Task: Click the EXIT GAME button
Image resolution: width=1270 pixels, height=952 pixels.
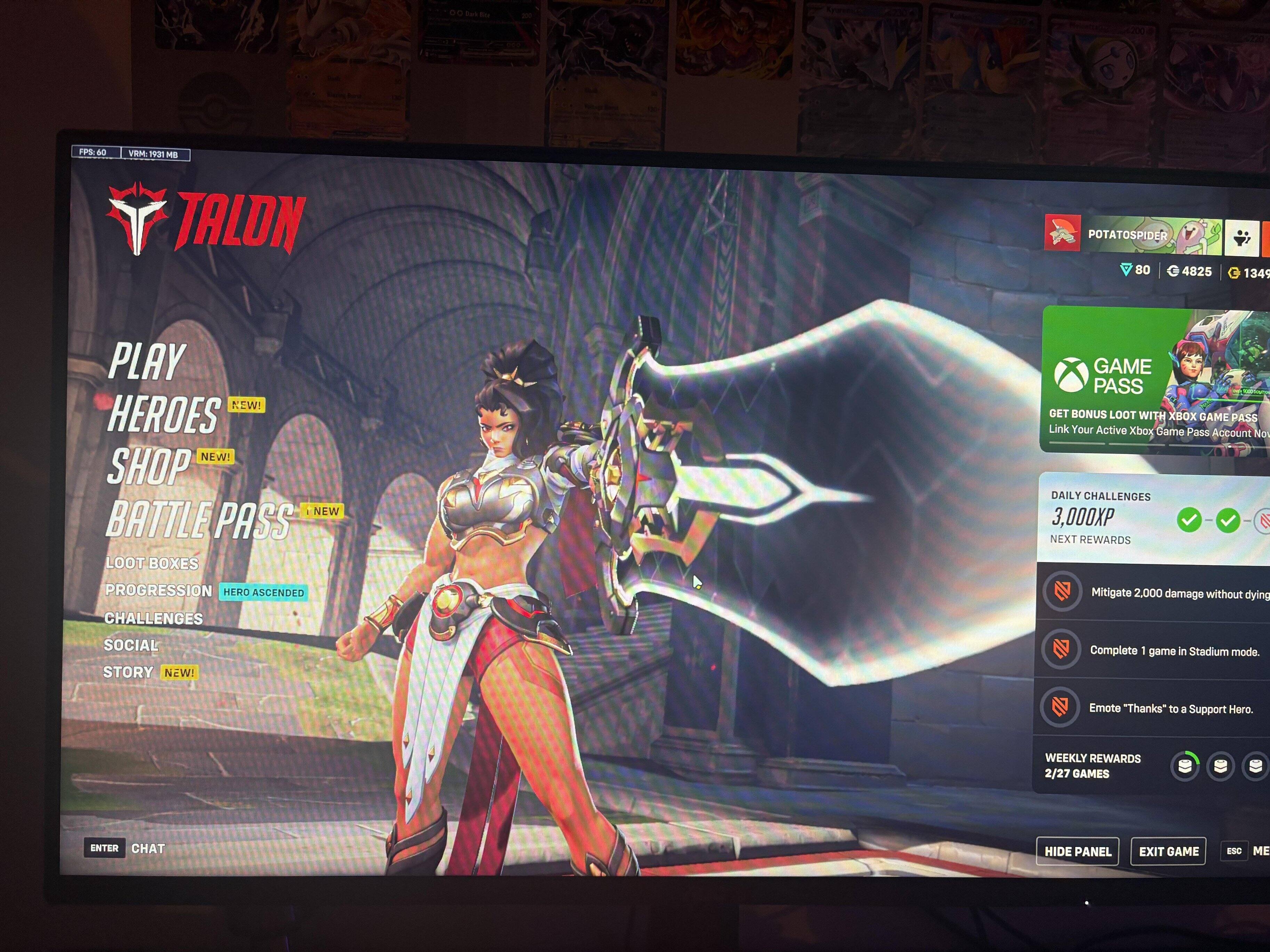Action: click(1168, 851)
